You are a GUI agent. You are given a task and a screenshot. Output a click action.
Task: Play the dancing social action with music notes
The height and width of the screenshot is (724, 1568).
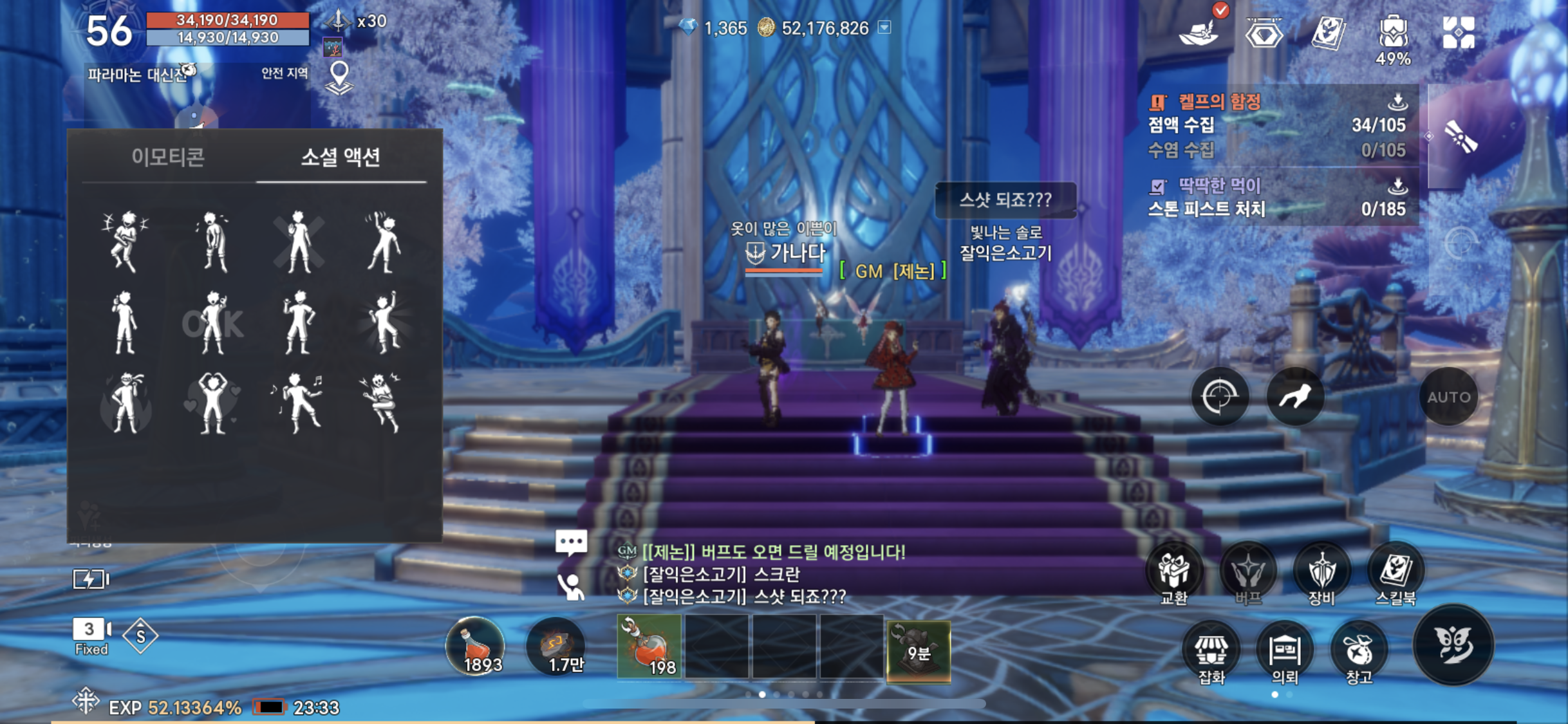tap(297, 403)
